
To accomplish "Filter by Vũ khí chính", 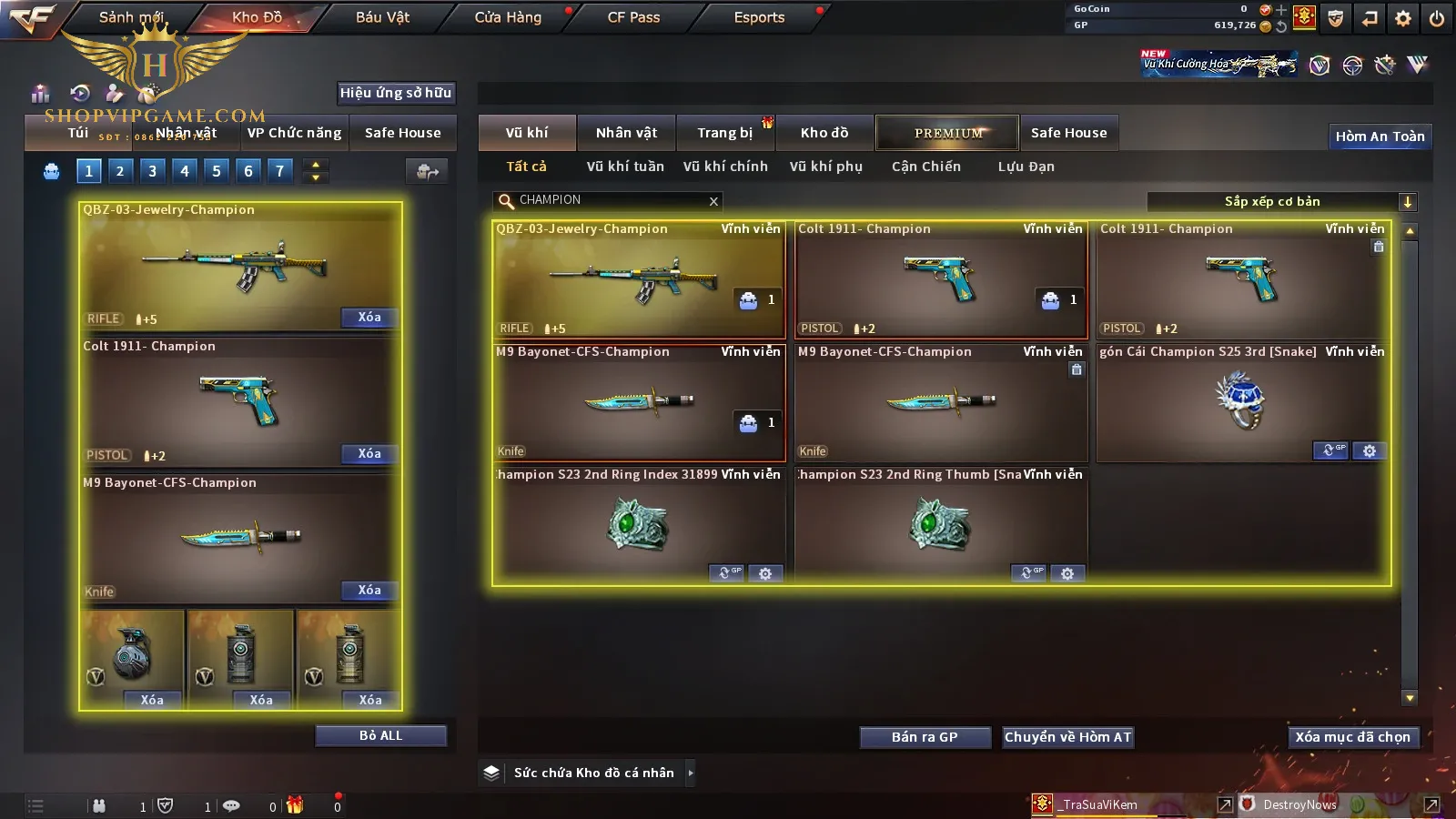I will tap(725, 167).
